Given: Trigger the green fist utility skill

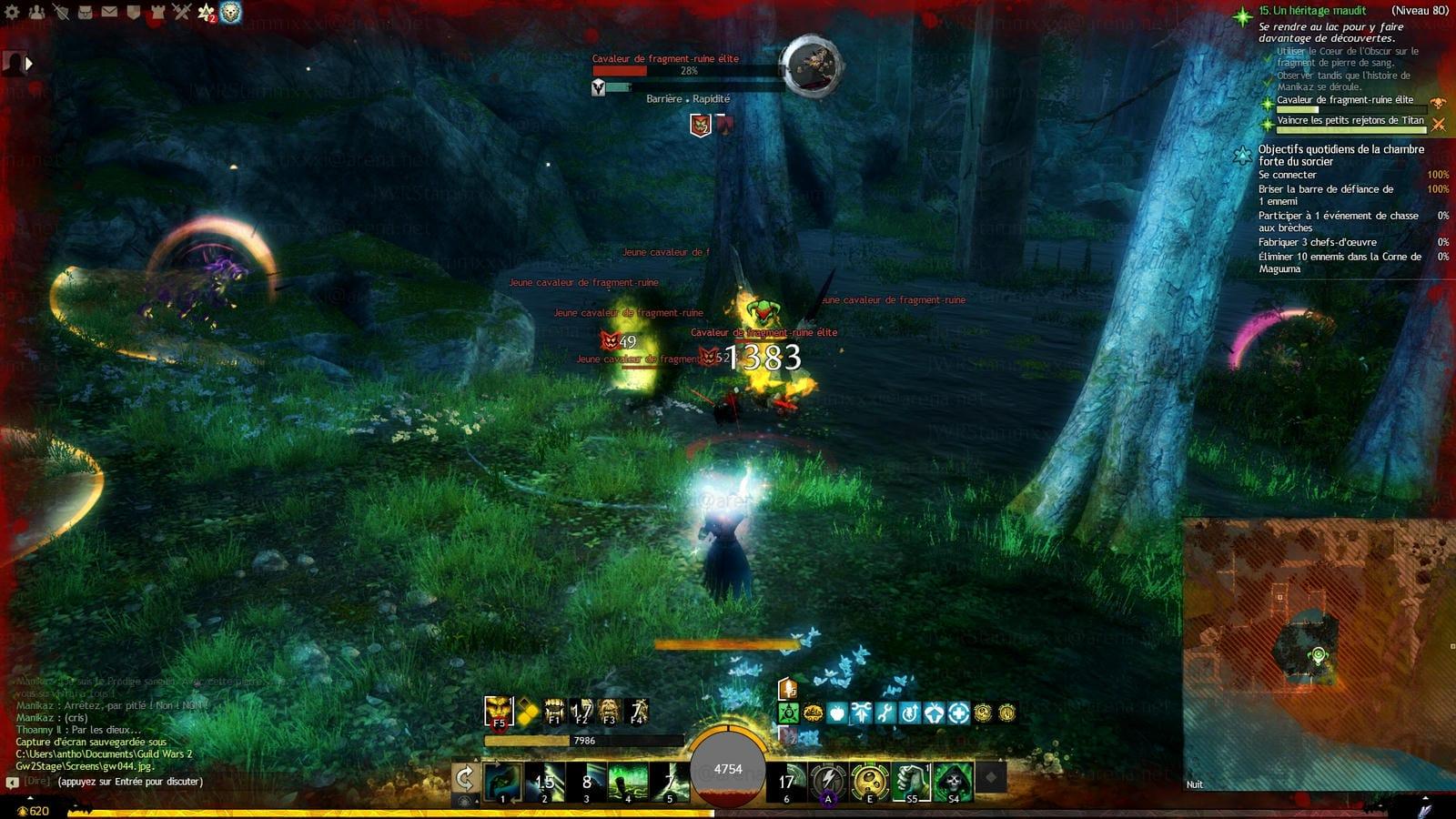Looking at the screenshot, I should (x=911, y=781).
